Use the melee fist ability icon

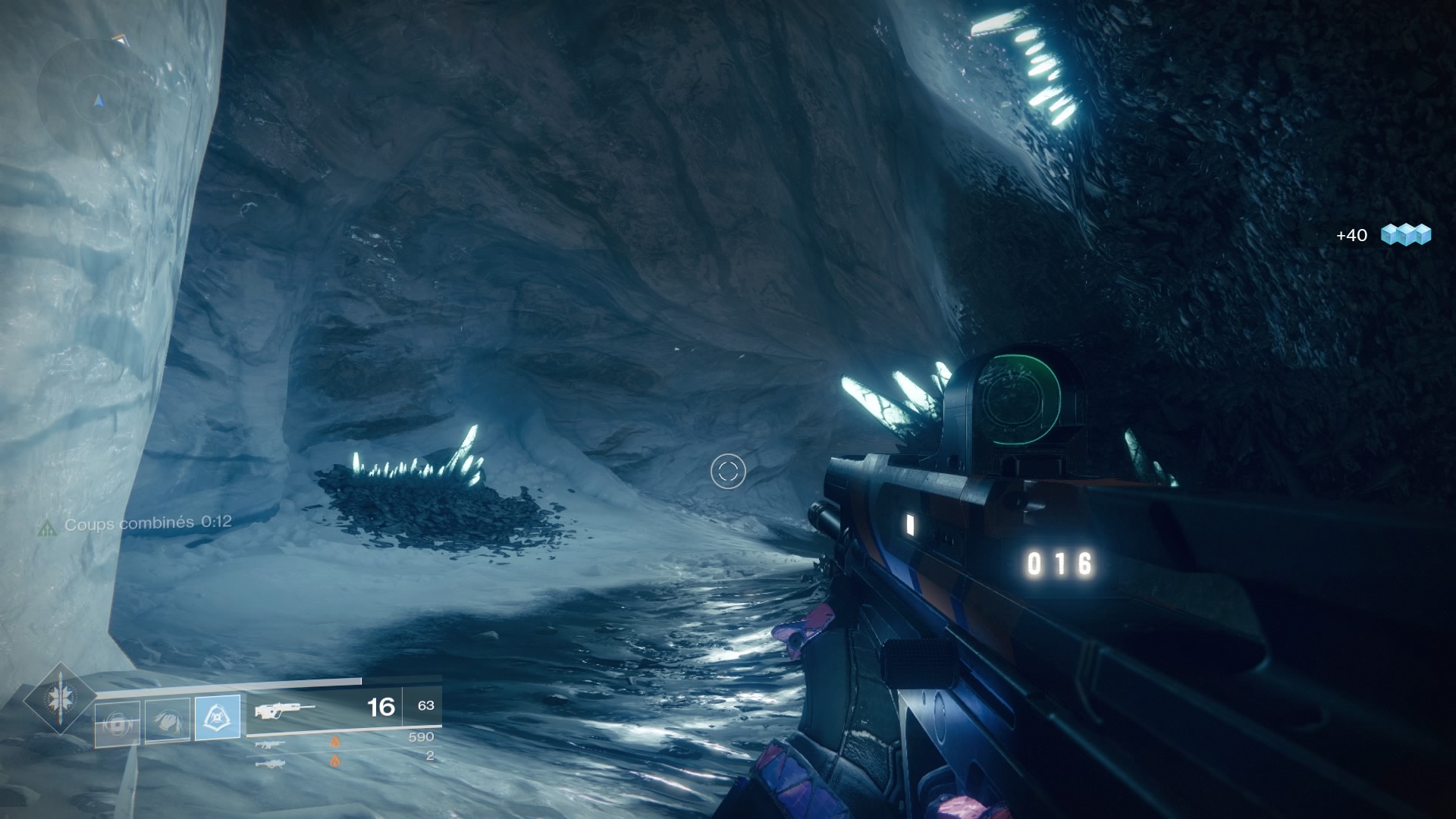tap(167, 721)
